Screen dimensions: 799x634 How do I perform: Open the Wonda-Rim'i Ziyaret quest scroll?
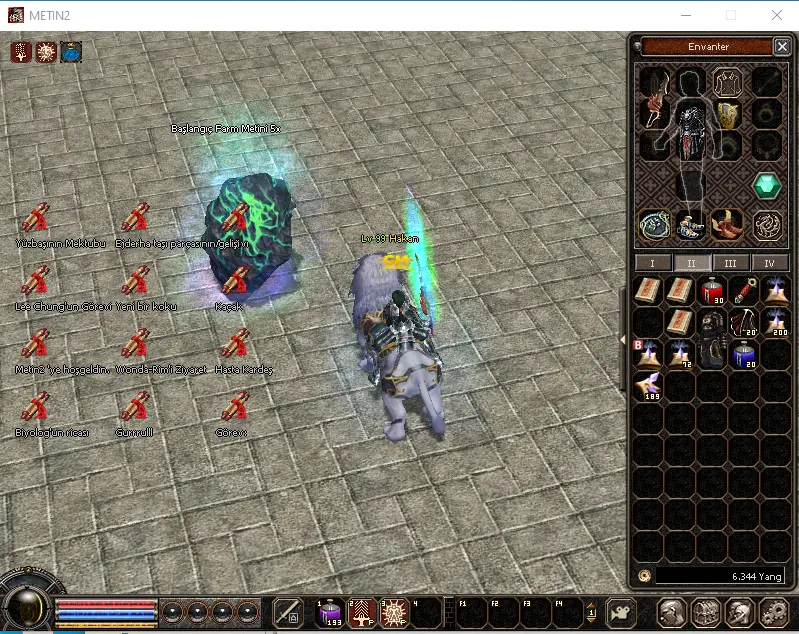click(136, 344)
